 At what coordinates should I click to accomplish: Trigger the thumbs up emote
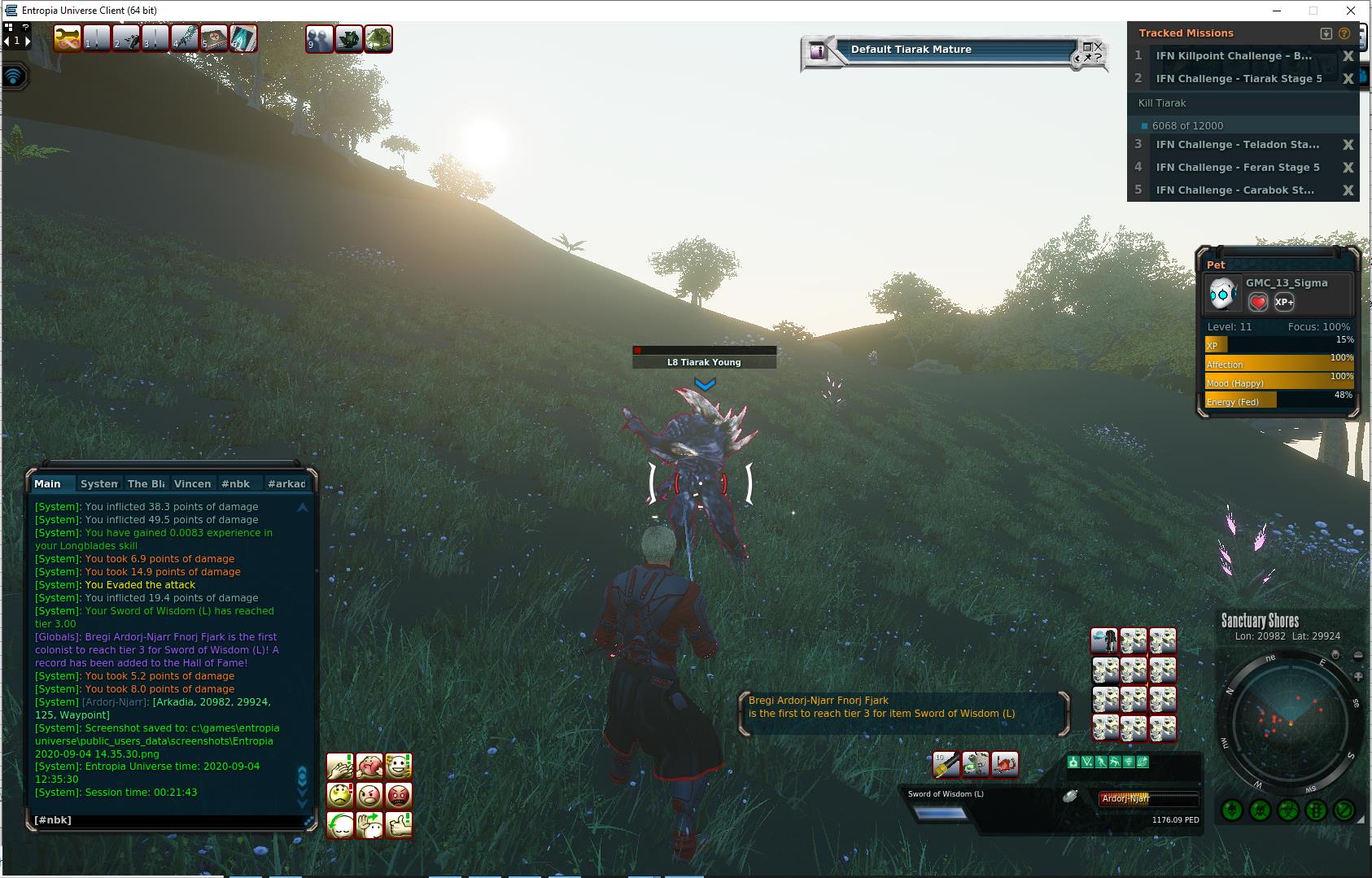[x=399, y=824]
